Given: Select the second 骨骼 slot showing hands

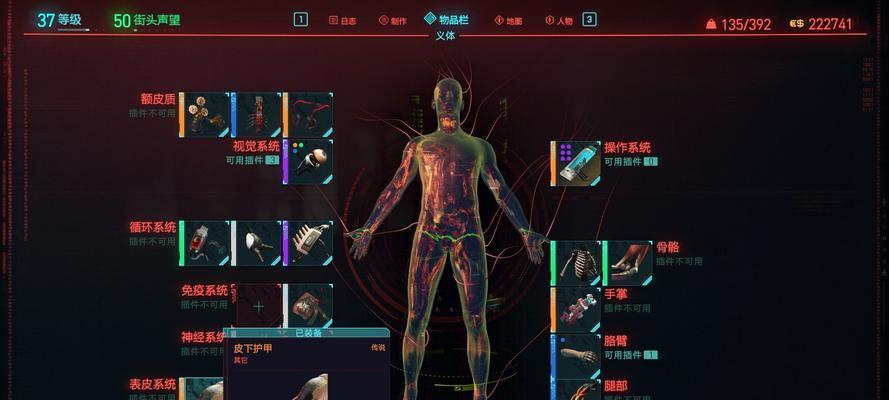Looking at the screenshot, I should (629, 263).
